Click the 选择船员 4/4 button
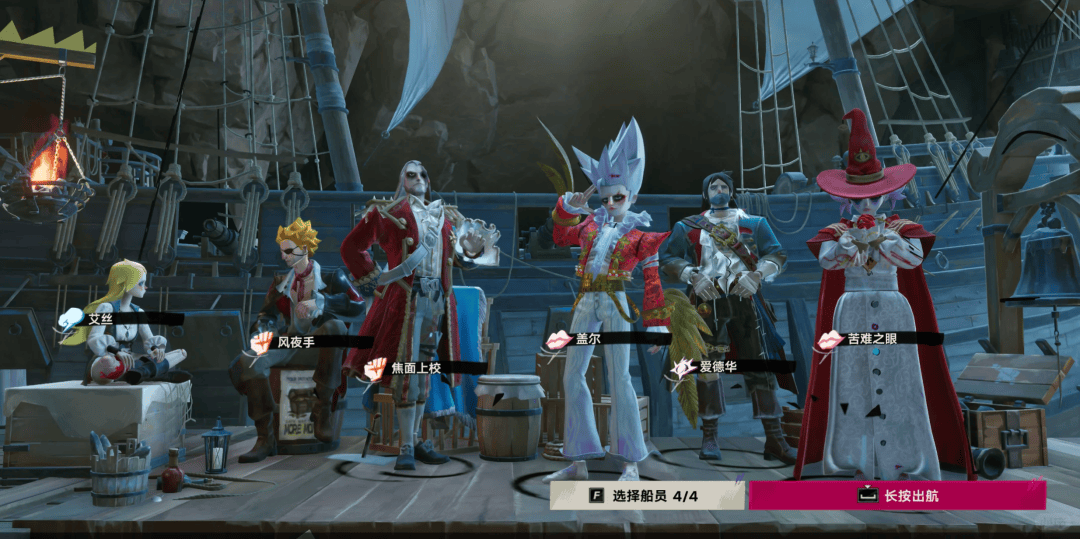 coord(647,495)
